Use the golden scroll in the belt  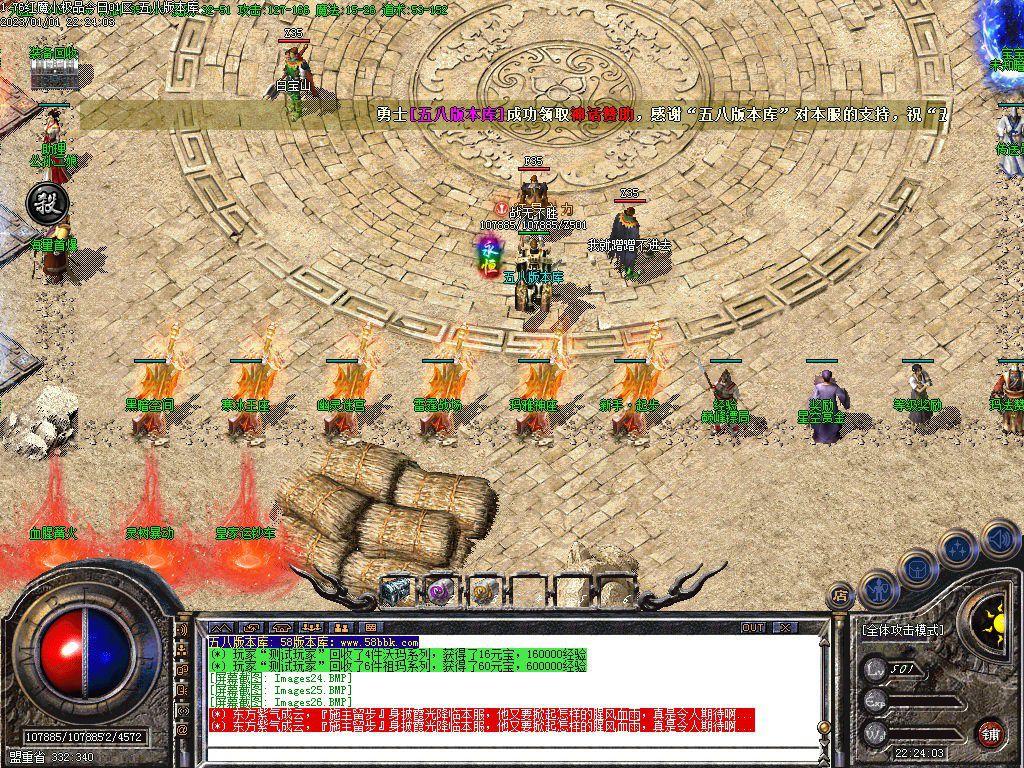click(x=484, y=590)
